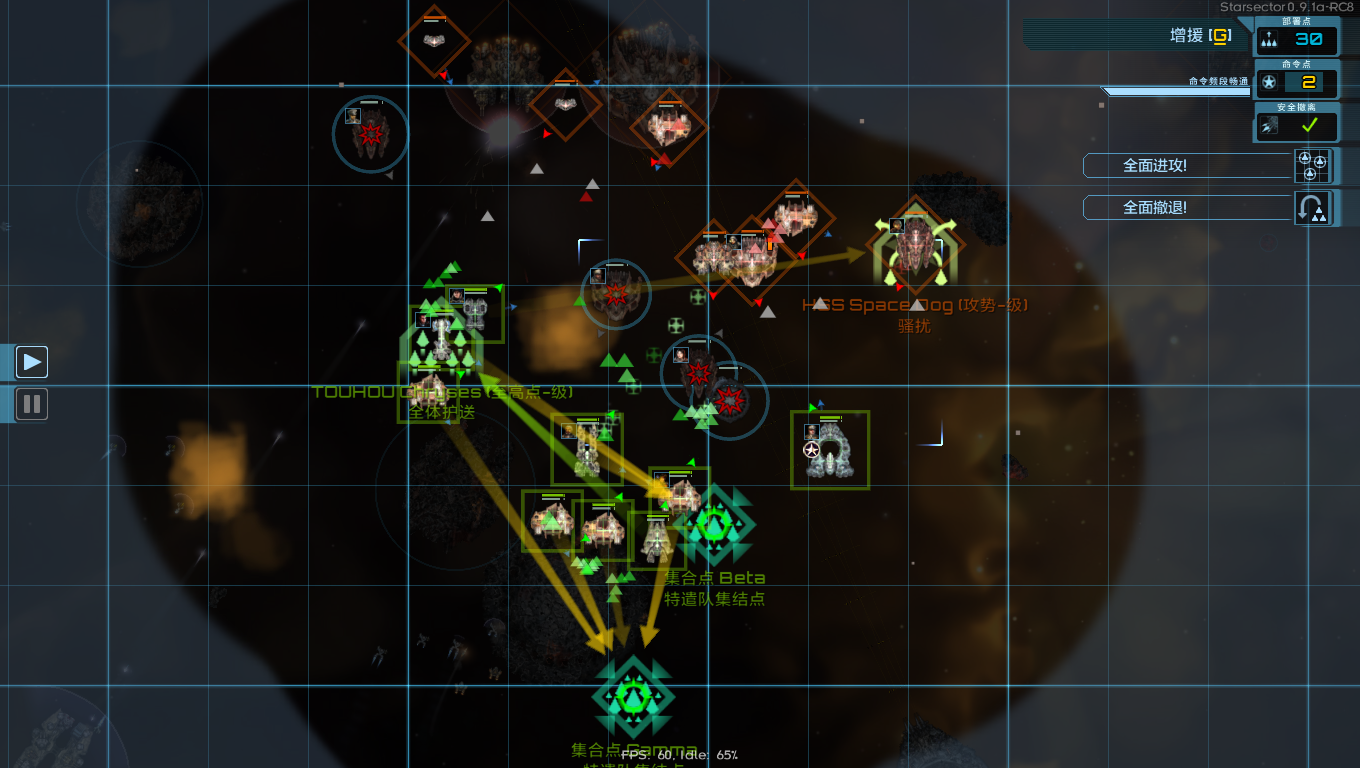
Task: Order 全面撤退 full retreat
Action: (x=1186, y=207)
